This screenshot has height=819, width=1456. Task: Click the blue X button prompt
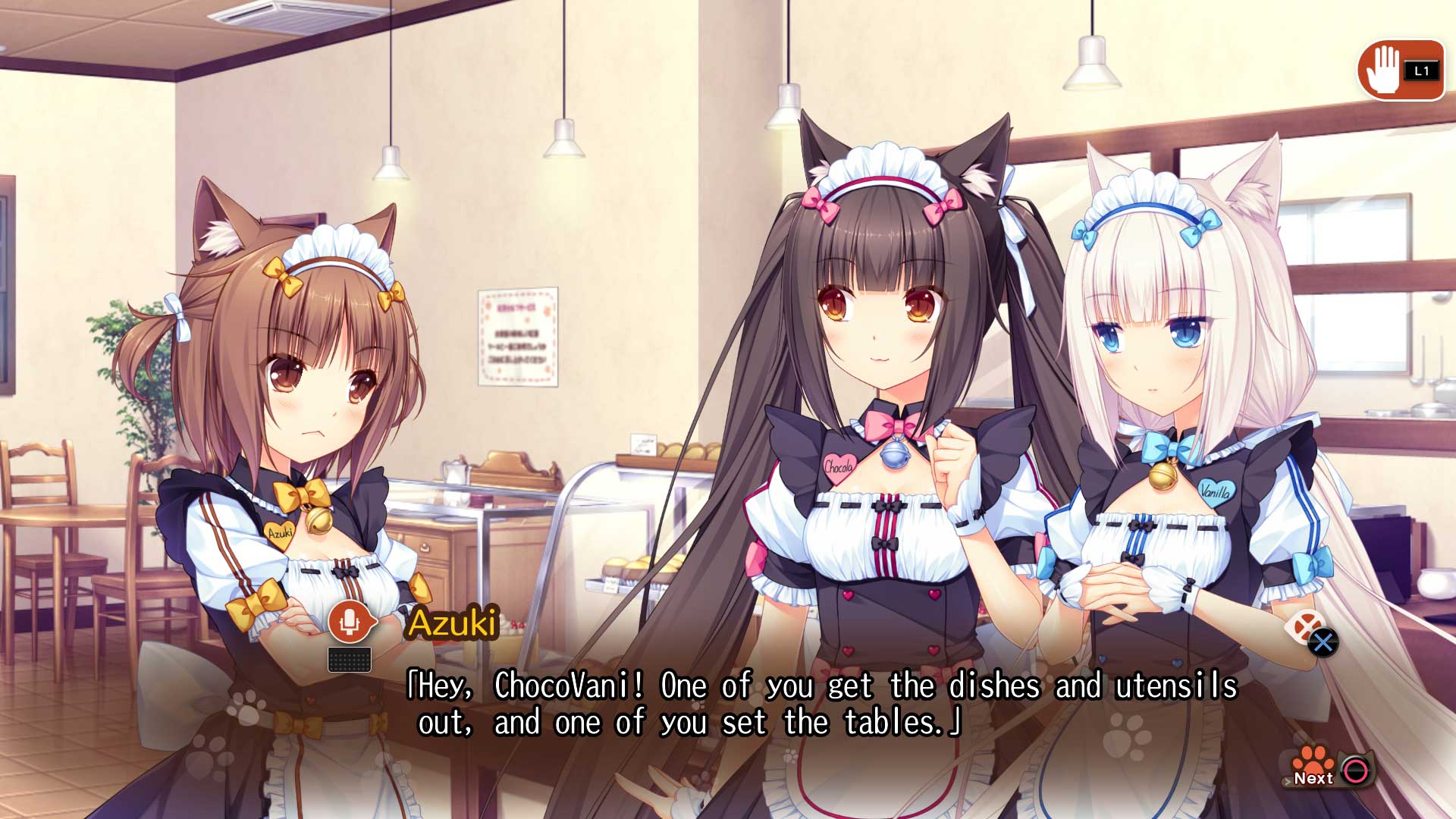click(1324, 642)
